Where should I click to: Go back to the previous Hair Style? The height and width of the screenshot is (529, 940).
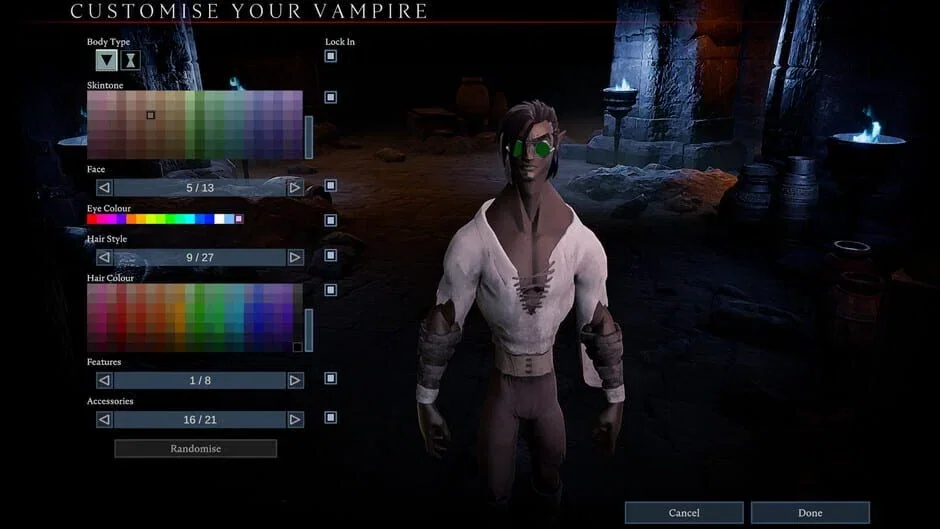pos(104,257)
